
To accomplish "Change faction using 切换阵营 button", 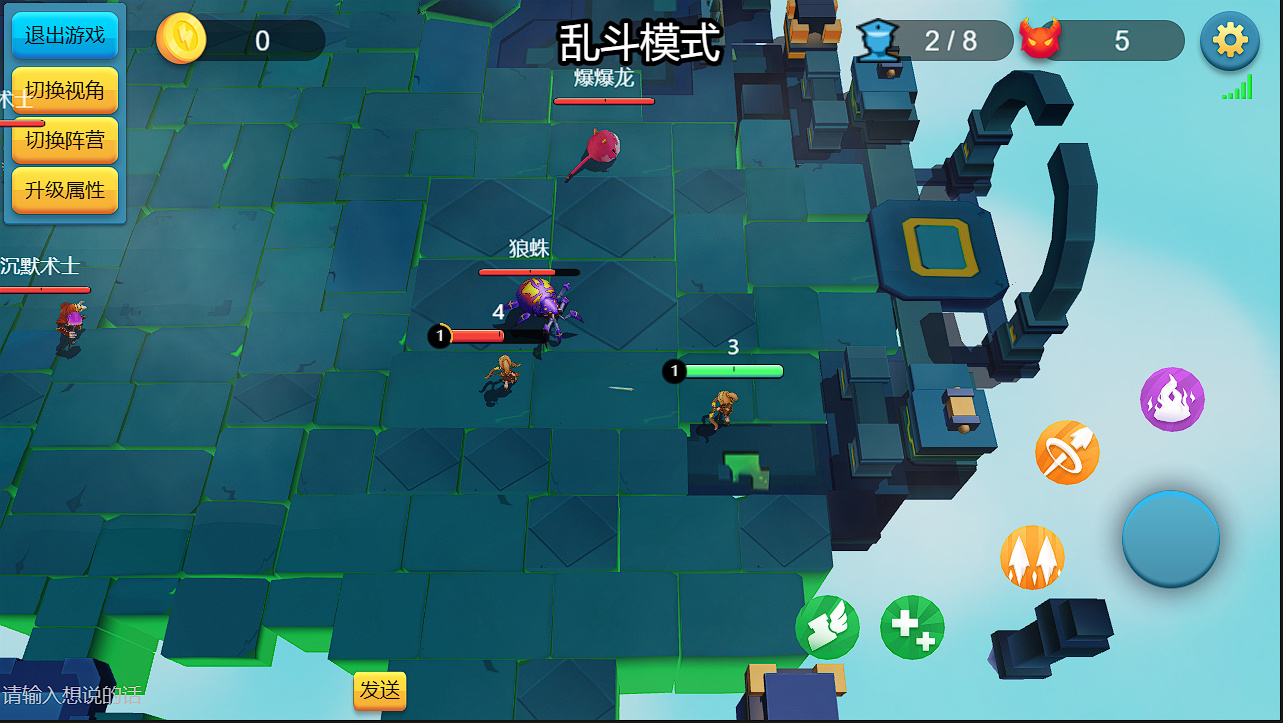I will [x=65, y=140].
